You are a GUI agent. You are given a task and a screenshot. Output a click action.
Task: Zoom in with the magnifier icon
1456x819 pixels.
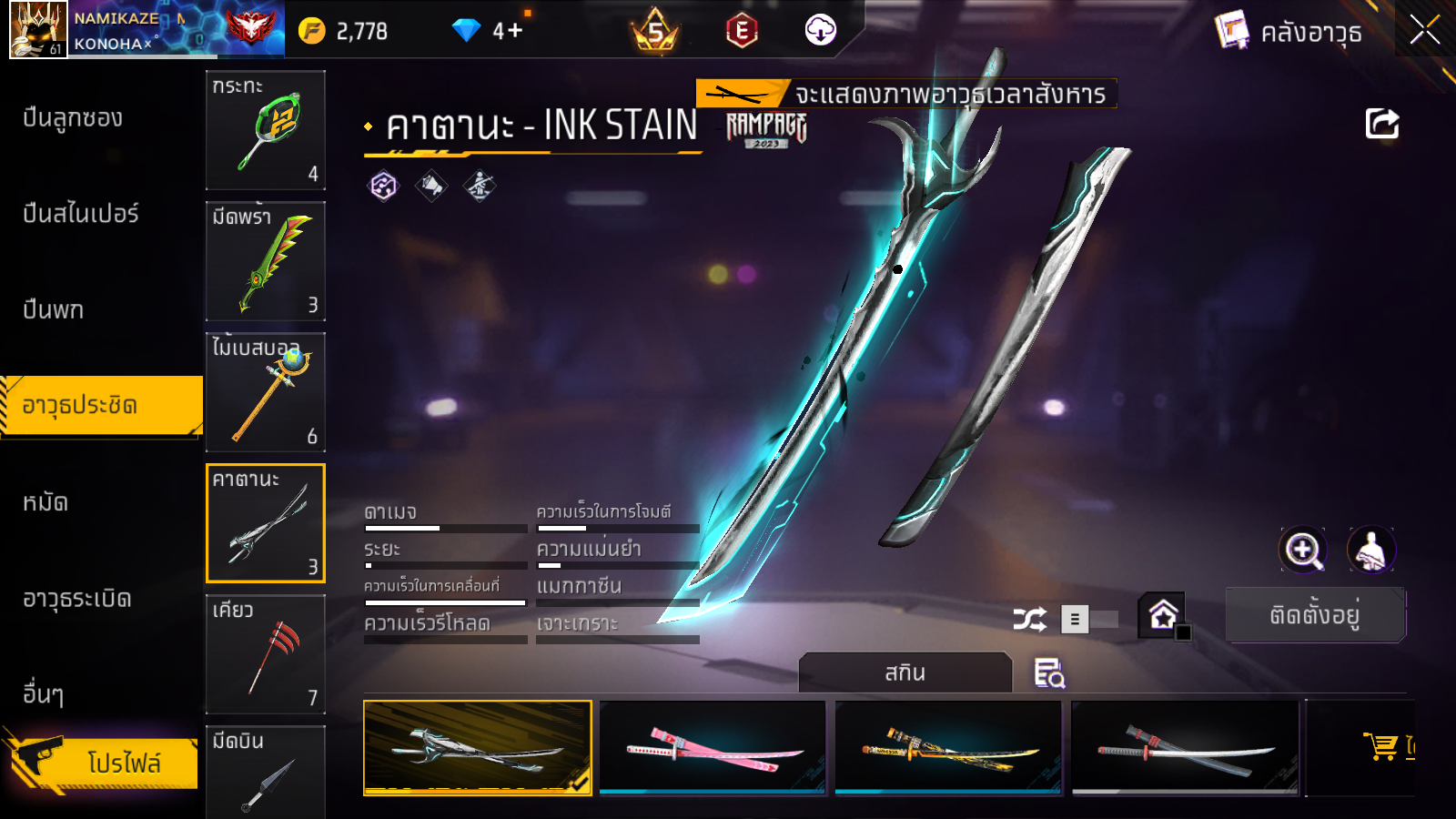pos(1303,550)
